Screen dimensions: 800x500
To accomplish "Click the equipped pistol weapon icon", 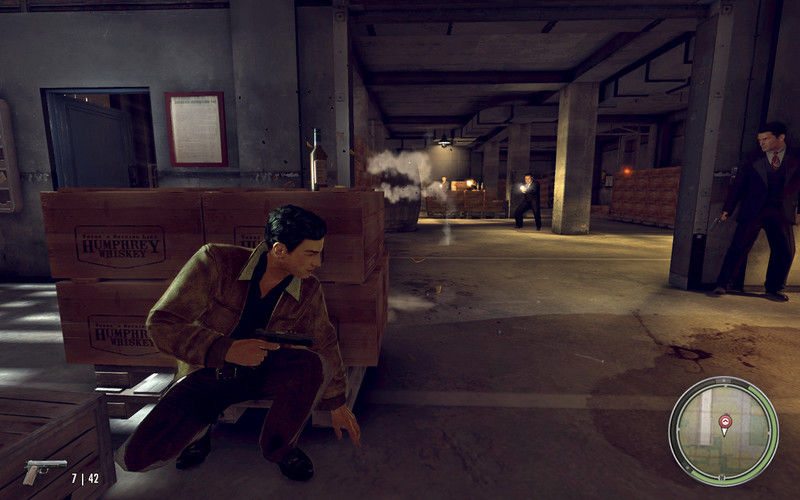I will [x=44, y=469].
